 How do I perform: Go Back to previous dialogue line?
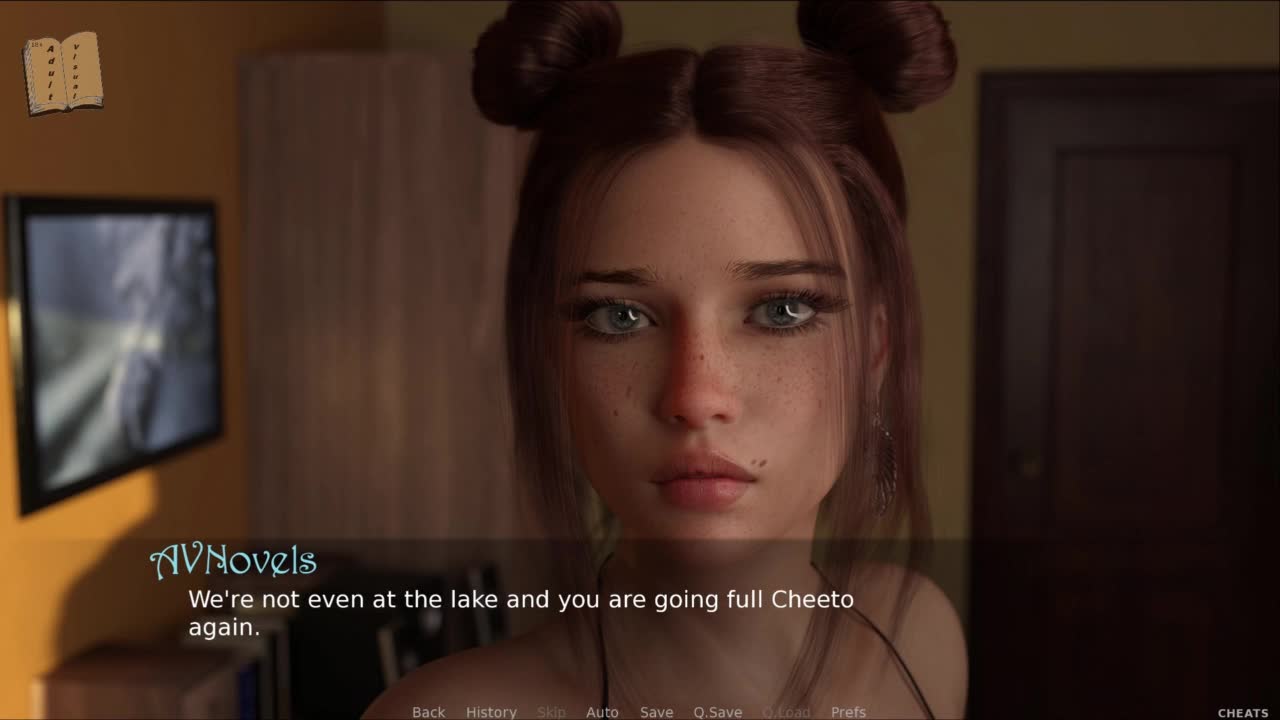pyautogui.click(x=428, y=712)
